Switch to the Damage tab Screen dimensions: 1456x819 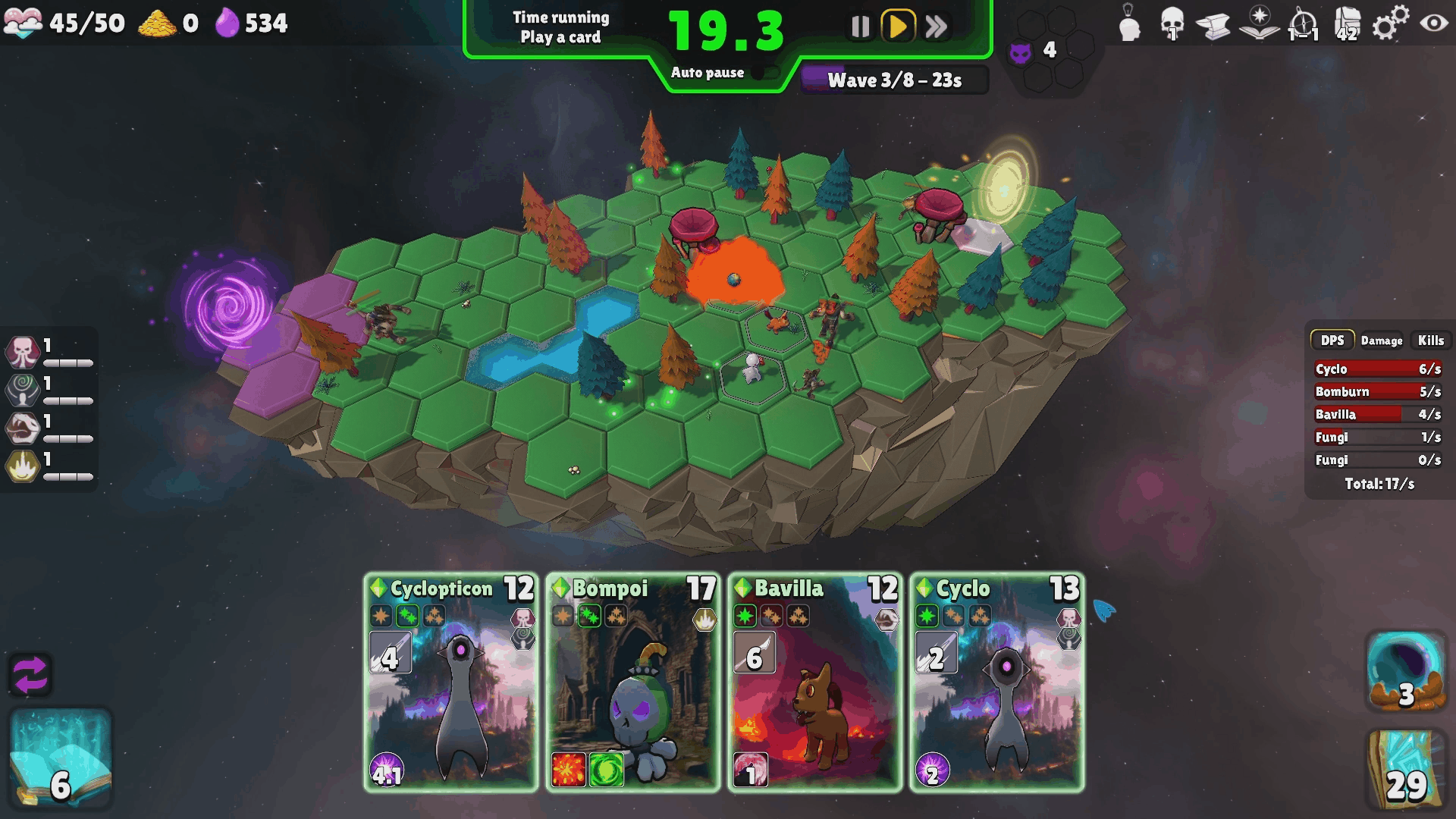click(1381, 340)
